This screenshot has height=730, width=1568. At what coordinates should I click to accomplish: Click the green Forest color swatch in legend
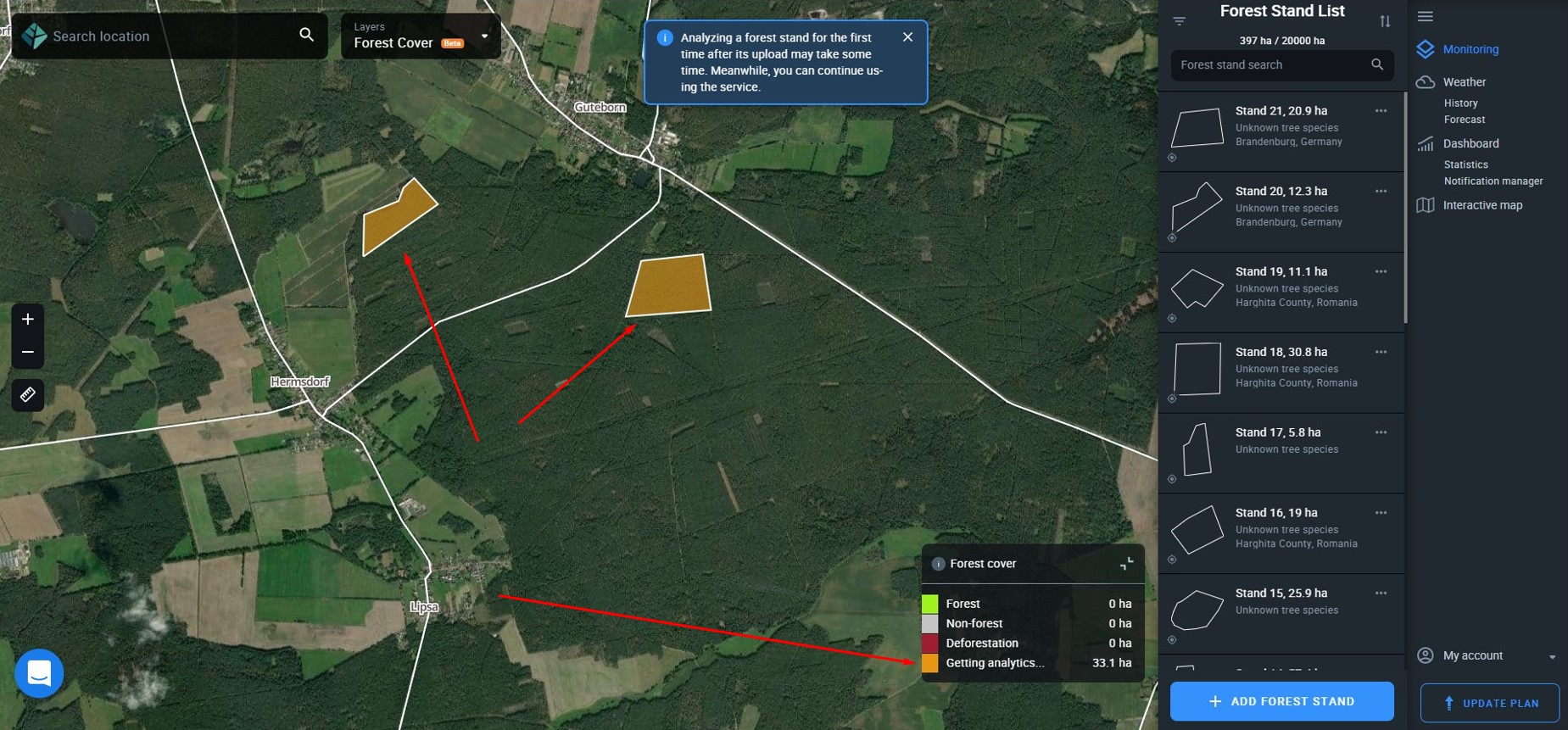click(x=930, y=603)
